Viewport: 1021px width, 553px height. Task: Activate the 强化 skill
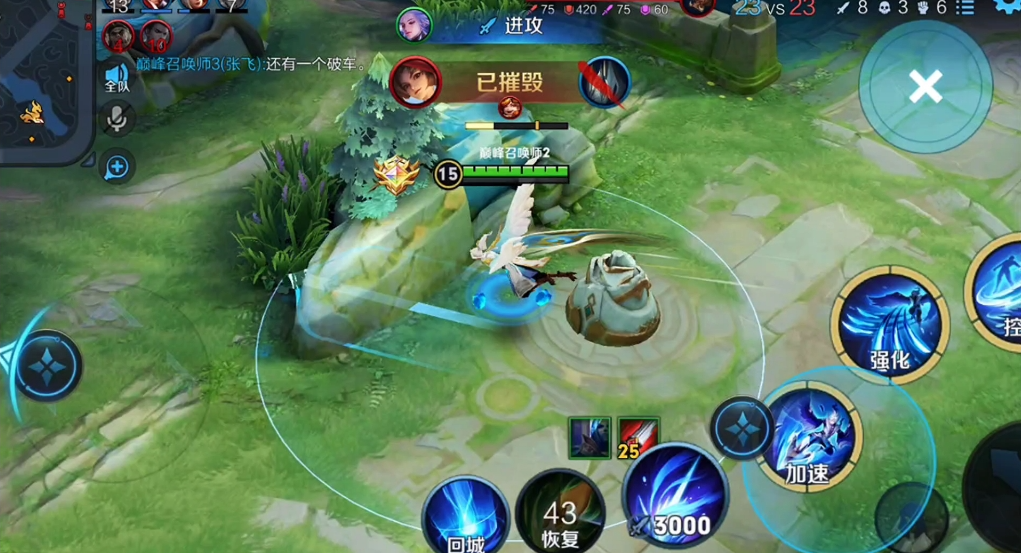(x=889, y=325)
